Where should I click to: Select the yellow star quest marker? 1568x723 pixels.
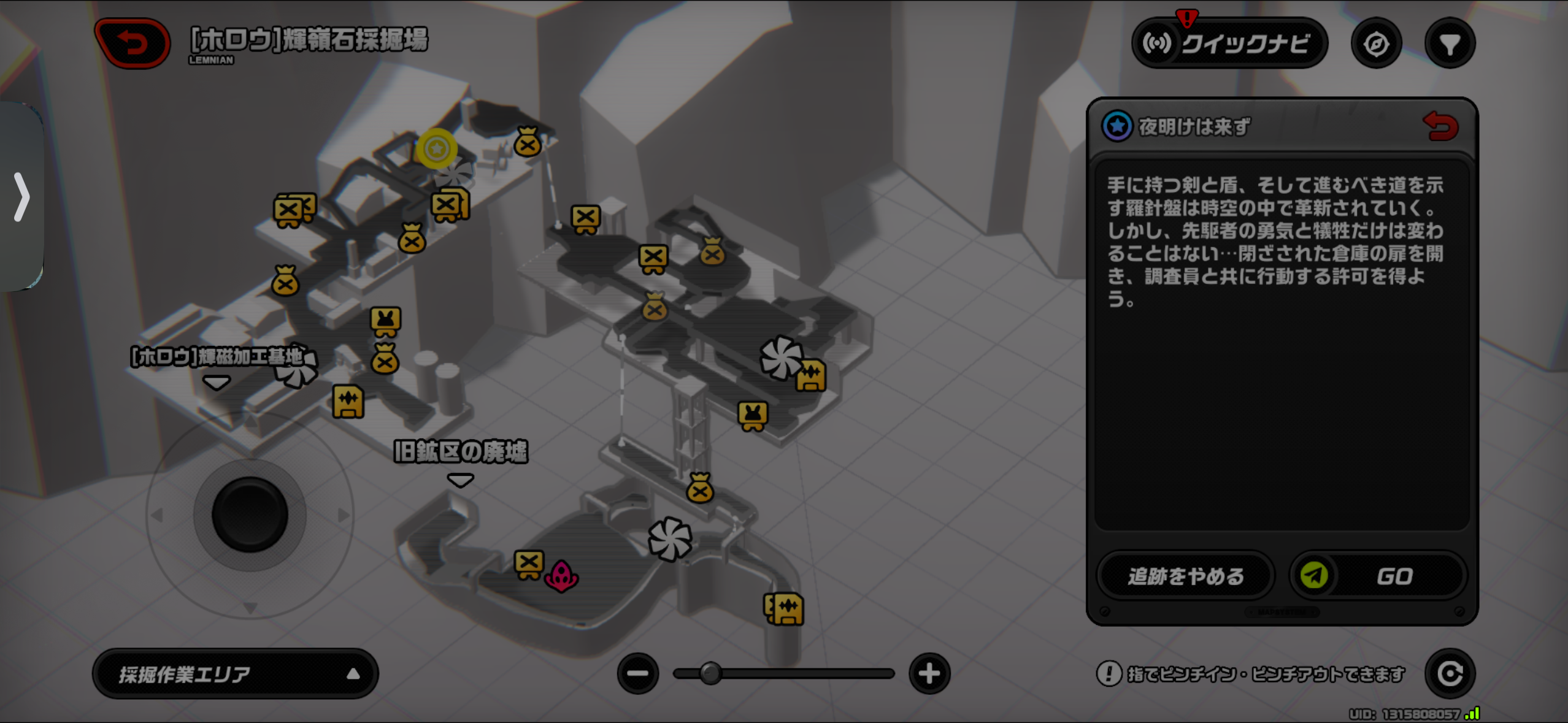[437, 148]
